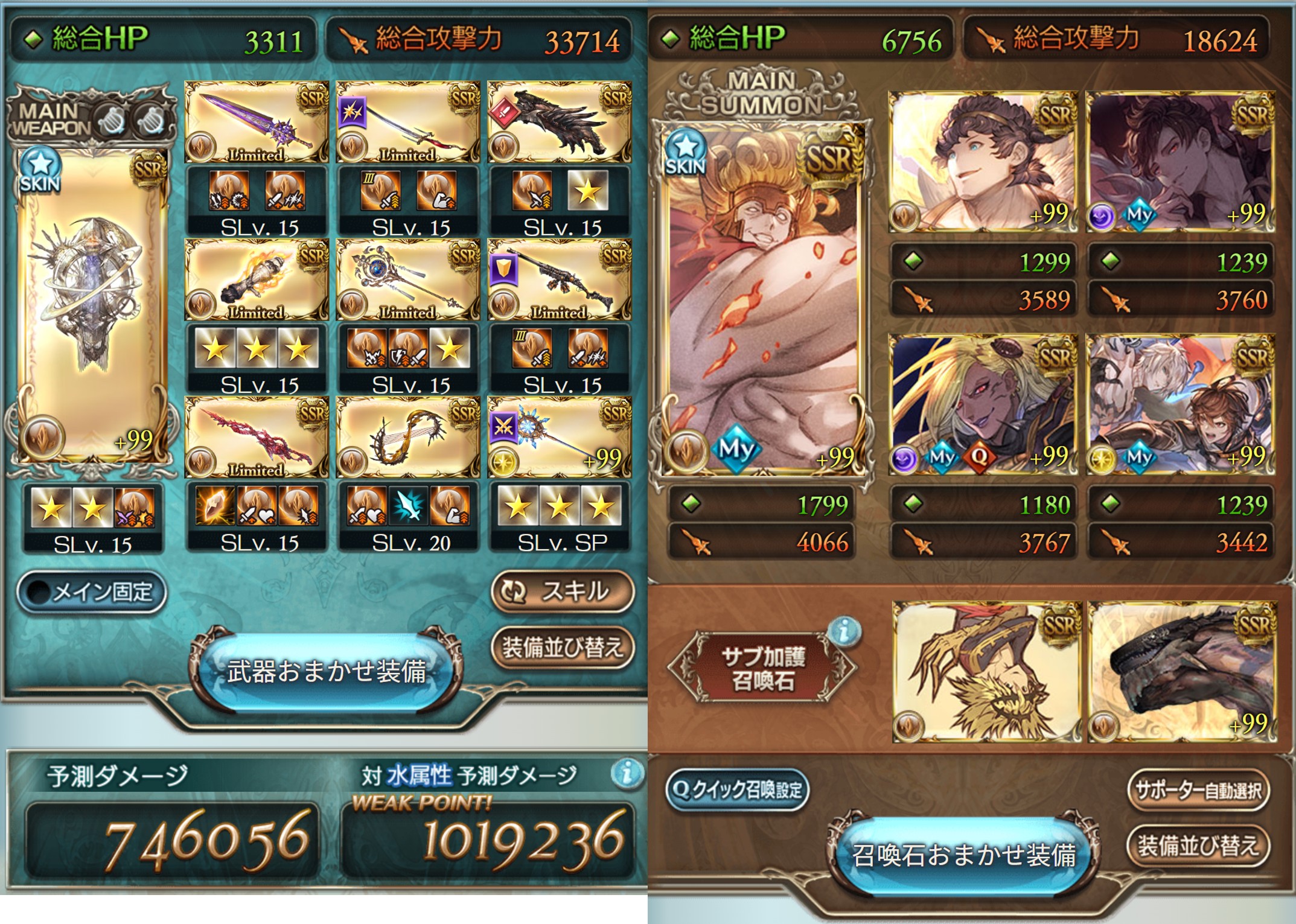This screenshot has width=1296, height=924.
Task: Toggle the メイン固定 main lock option
Action: 92,592
